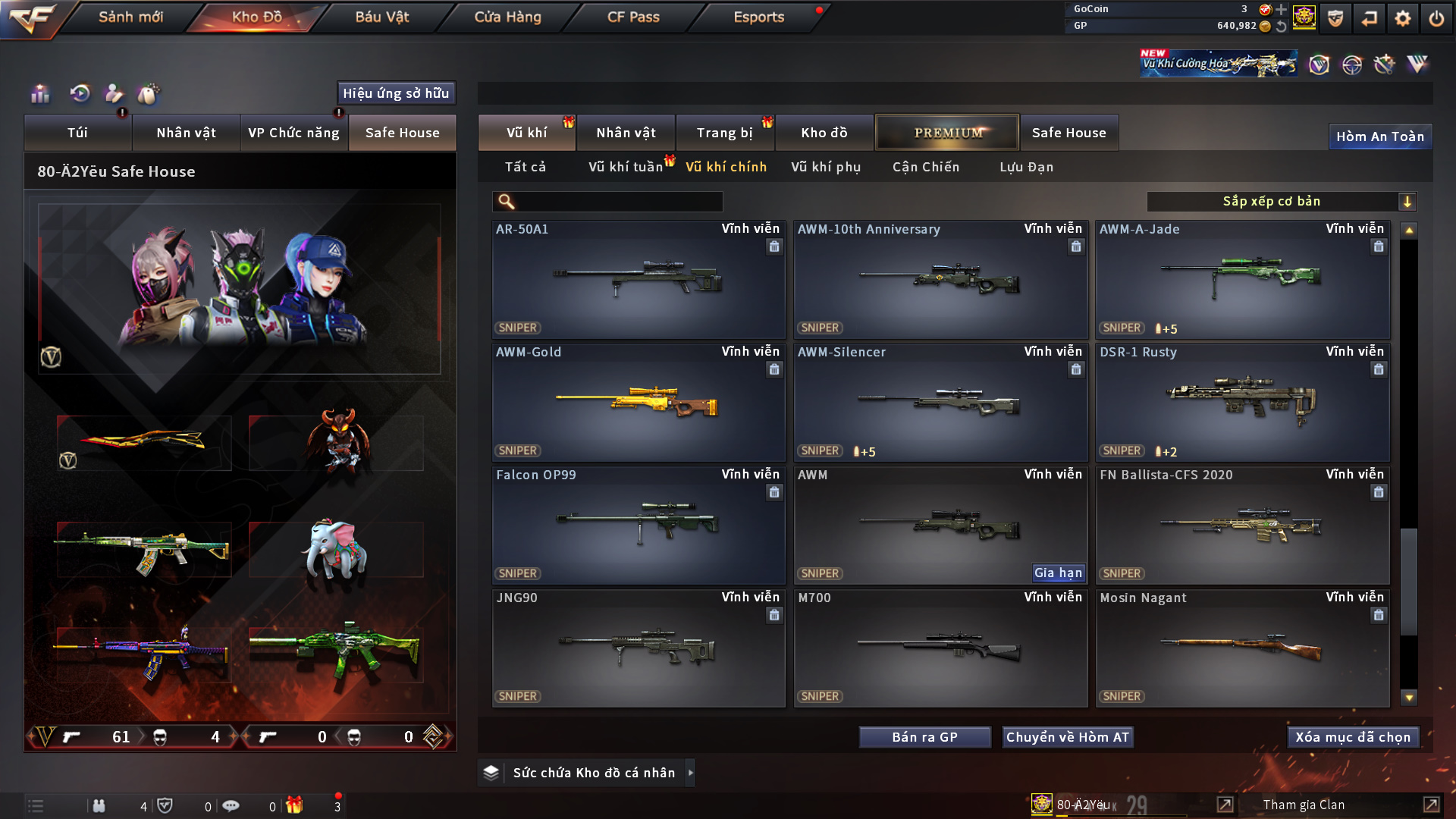Screen dimensions: 1456x819
Task: Open the CF Pass menu
Action: (633, 17)
